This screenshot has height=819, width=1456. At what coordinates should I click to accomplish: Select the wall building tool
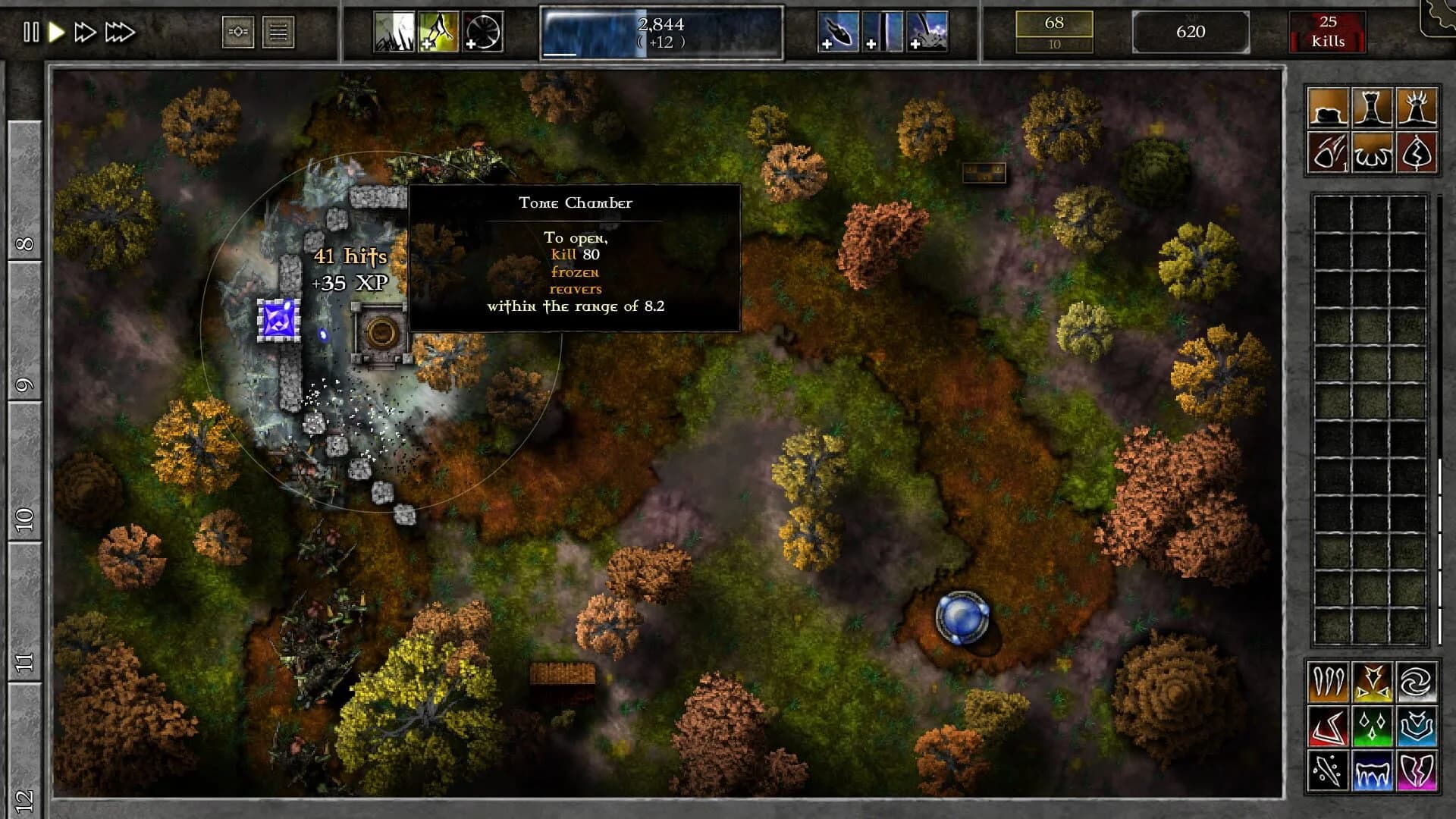(1329, 106)
